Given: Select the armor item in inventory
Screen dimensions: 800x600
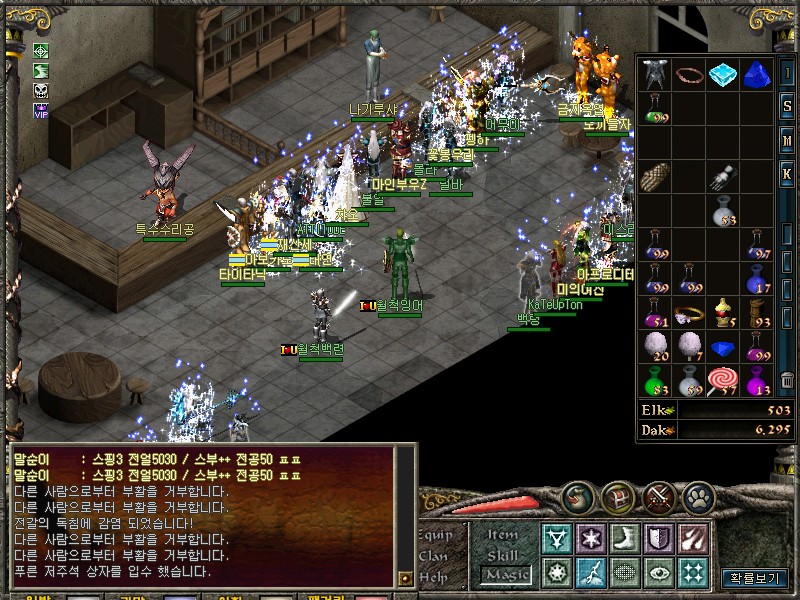Looking at the screenshot, I should (x=655, y=73).
